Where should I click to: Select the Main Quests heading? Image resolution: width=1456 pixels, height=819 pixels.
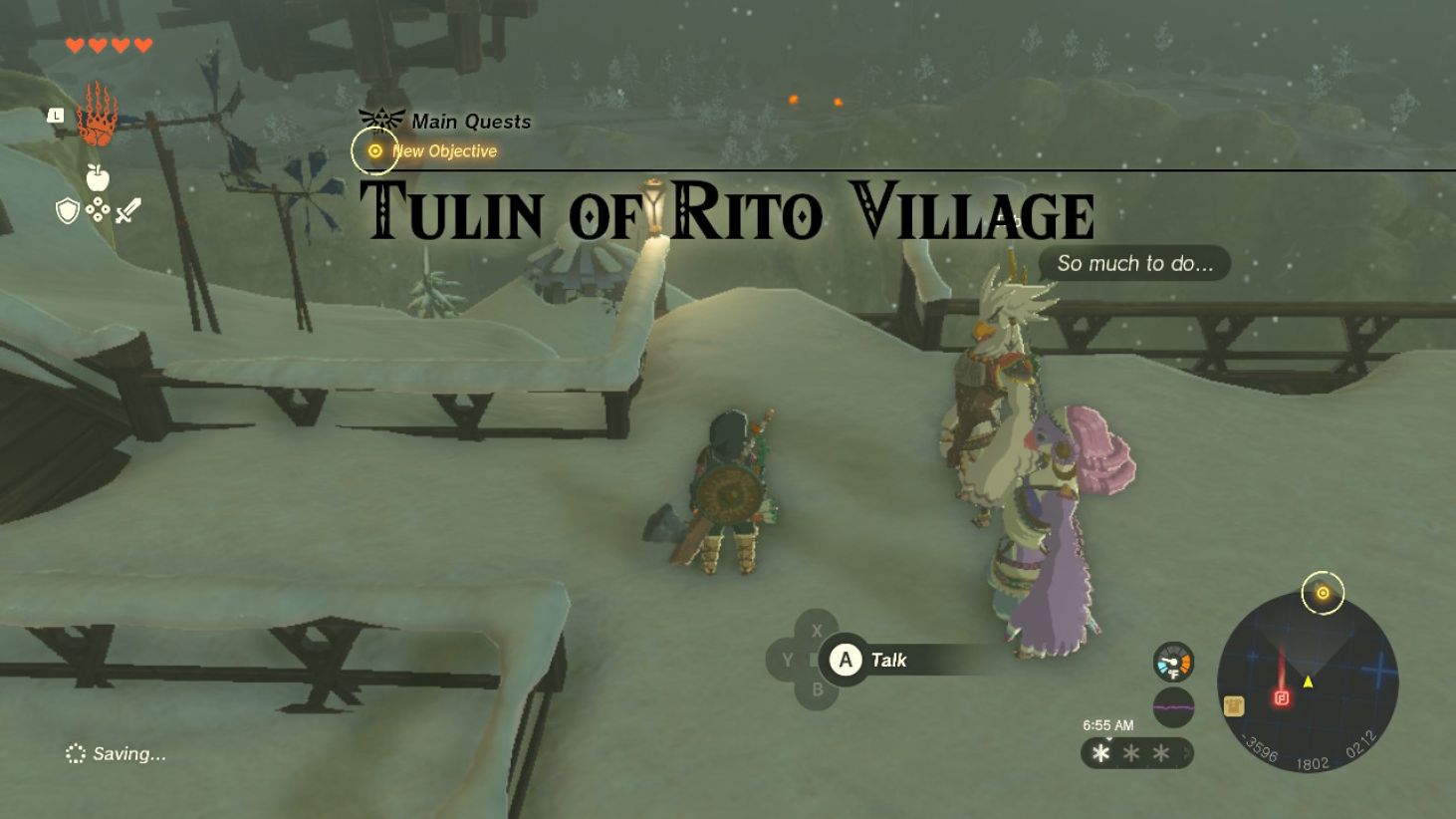[470, 121]
